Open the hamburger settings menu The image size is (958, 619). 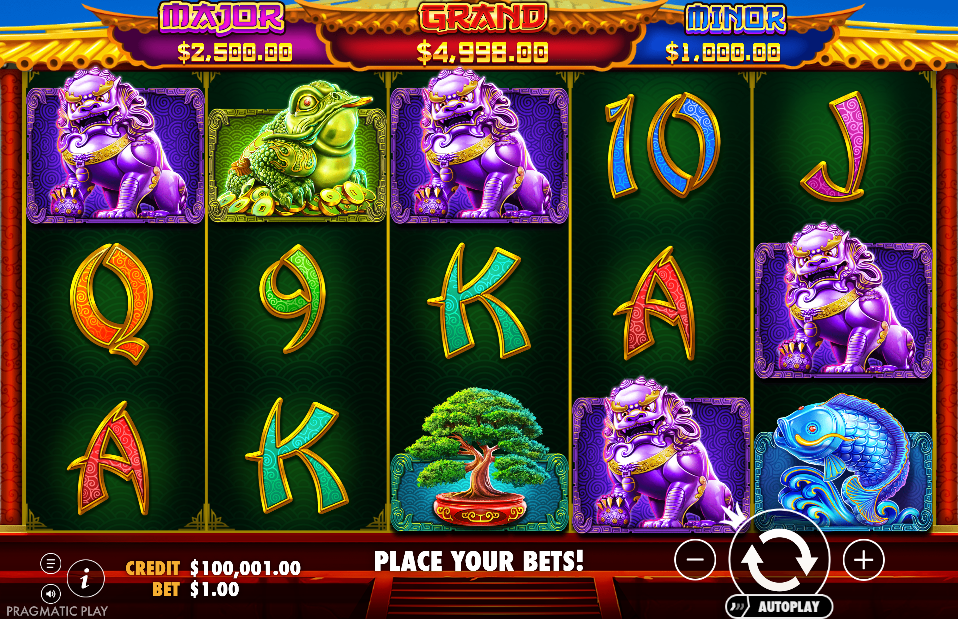(50, 563)
